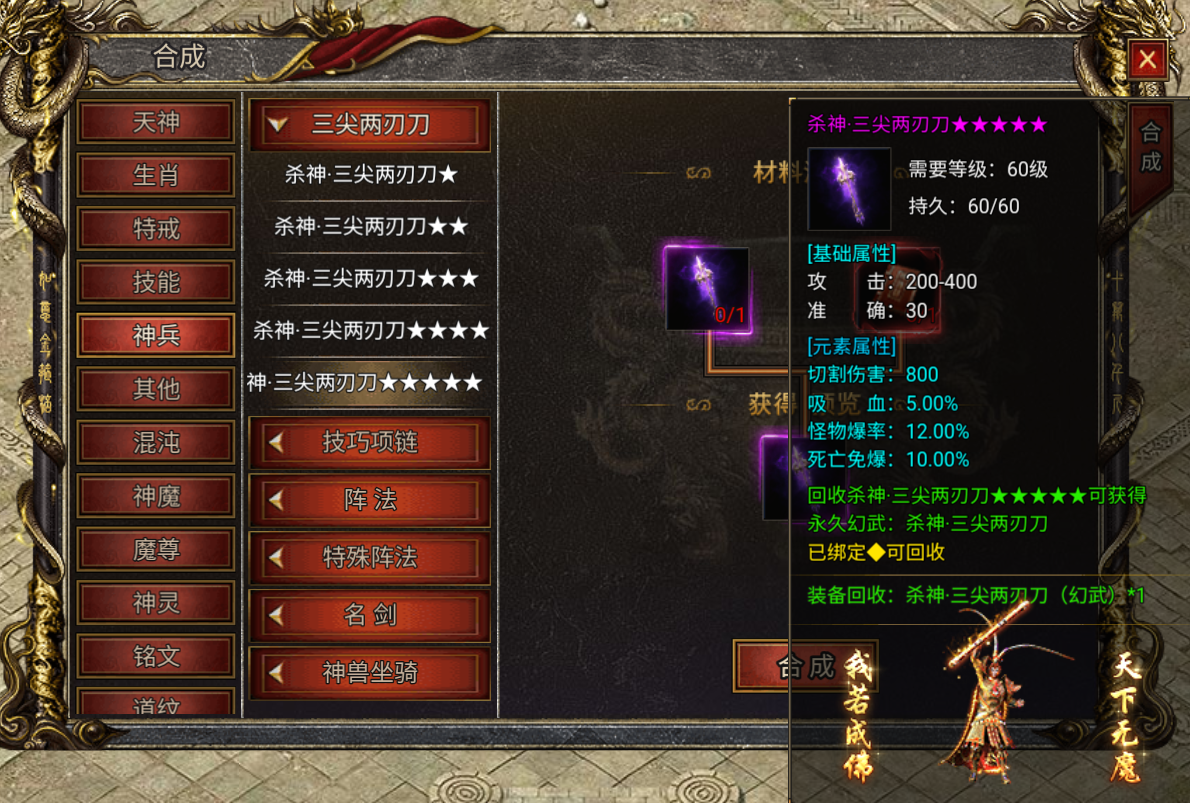Open the 生肖 category

[156, 176]
